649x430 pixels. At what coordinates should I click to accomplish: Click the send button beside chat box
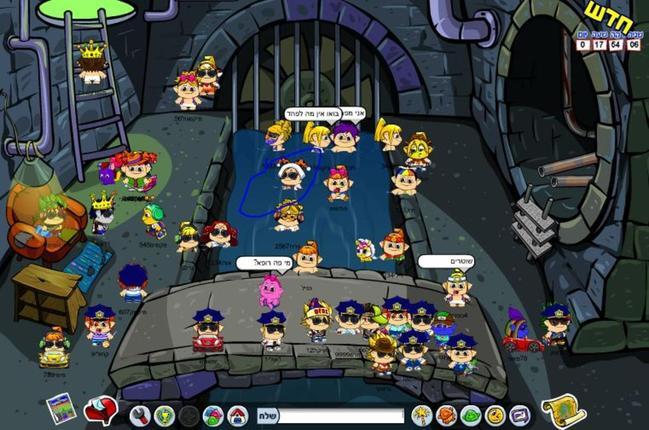(267, 415)
